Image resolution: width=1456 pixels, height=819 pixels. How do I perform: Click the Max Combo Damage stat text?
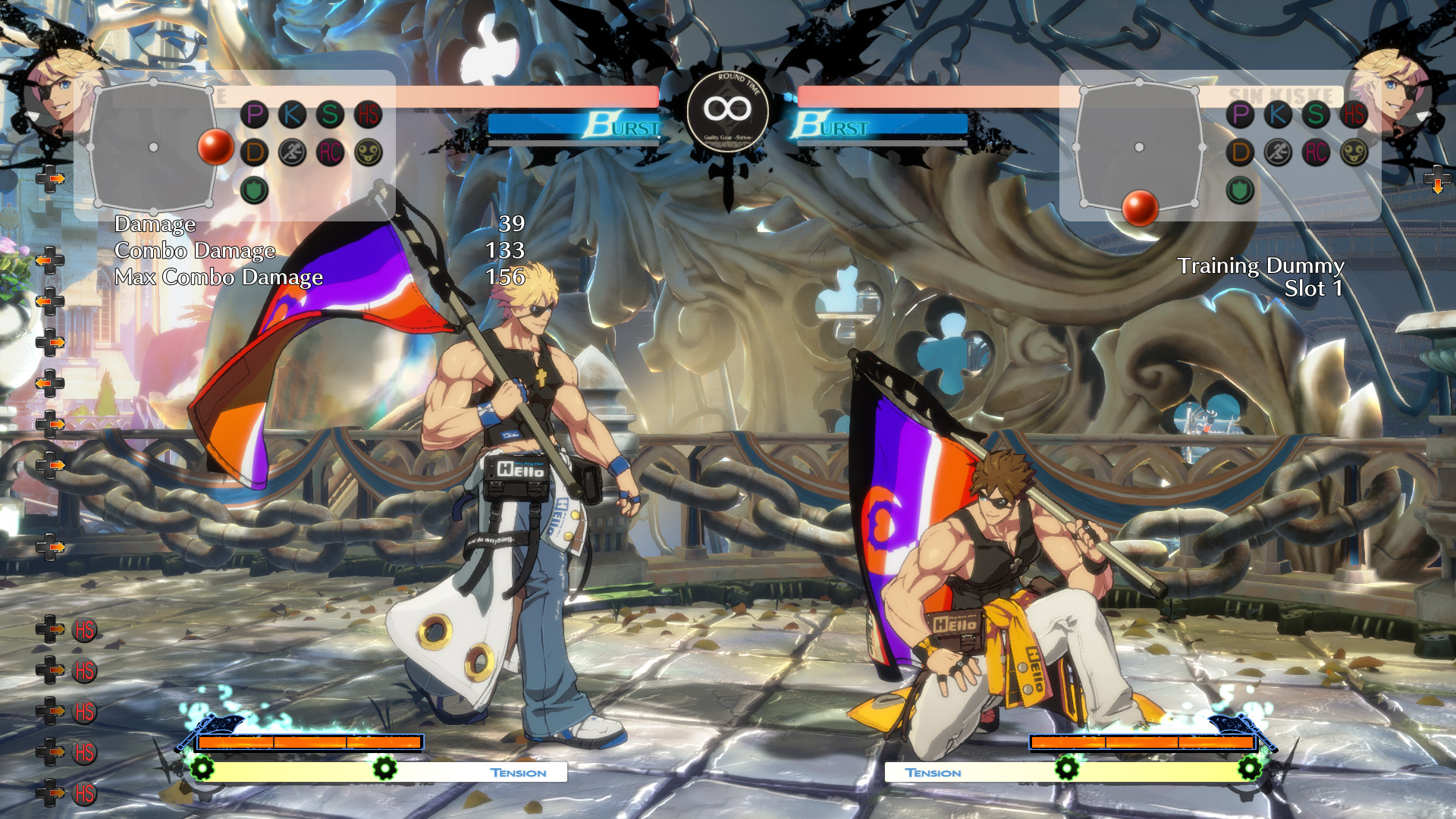[x=220, y=278]
